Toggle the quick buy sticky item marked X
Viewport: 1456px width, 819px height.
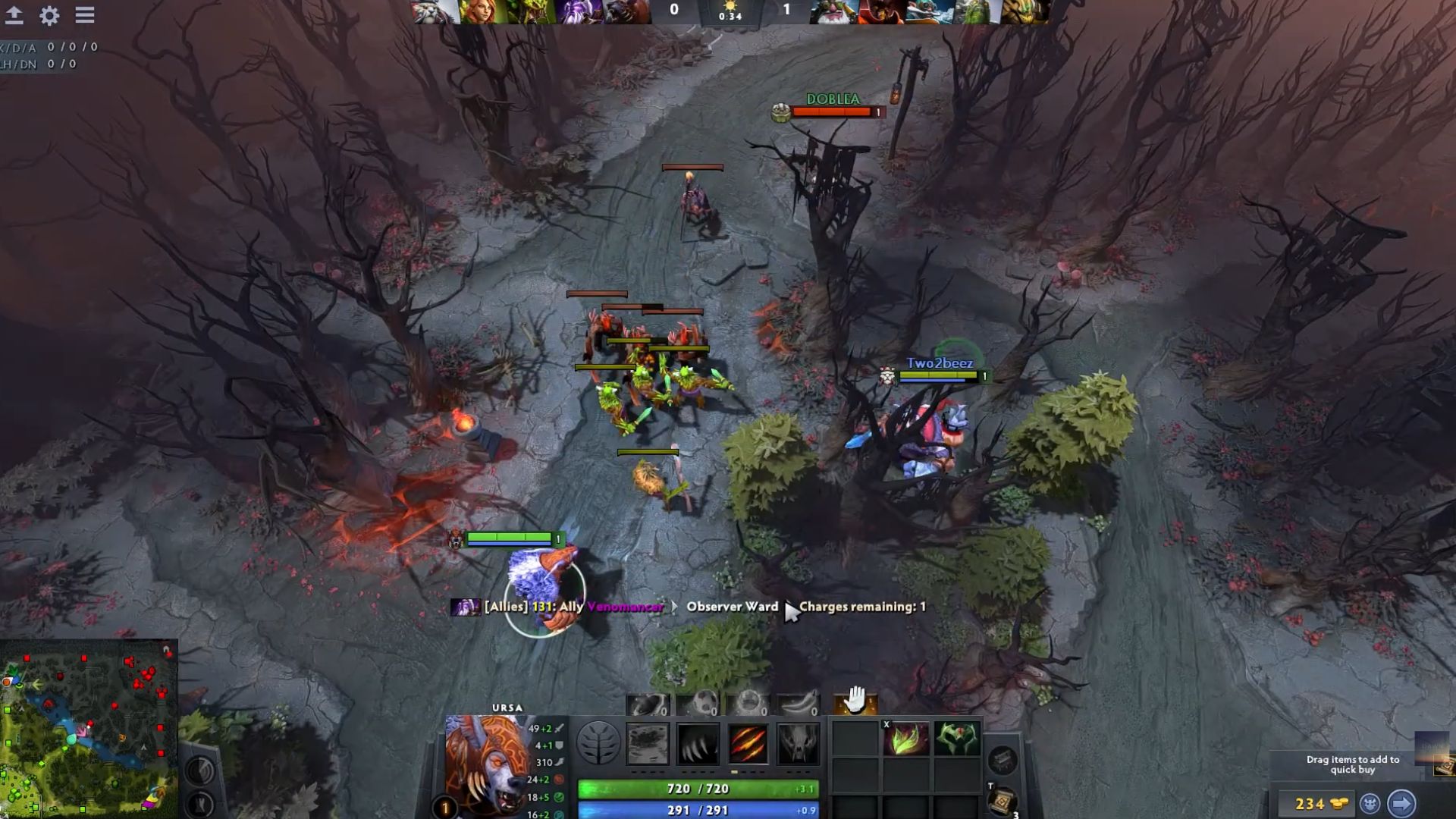click(x=886, y=726)
